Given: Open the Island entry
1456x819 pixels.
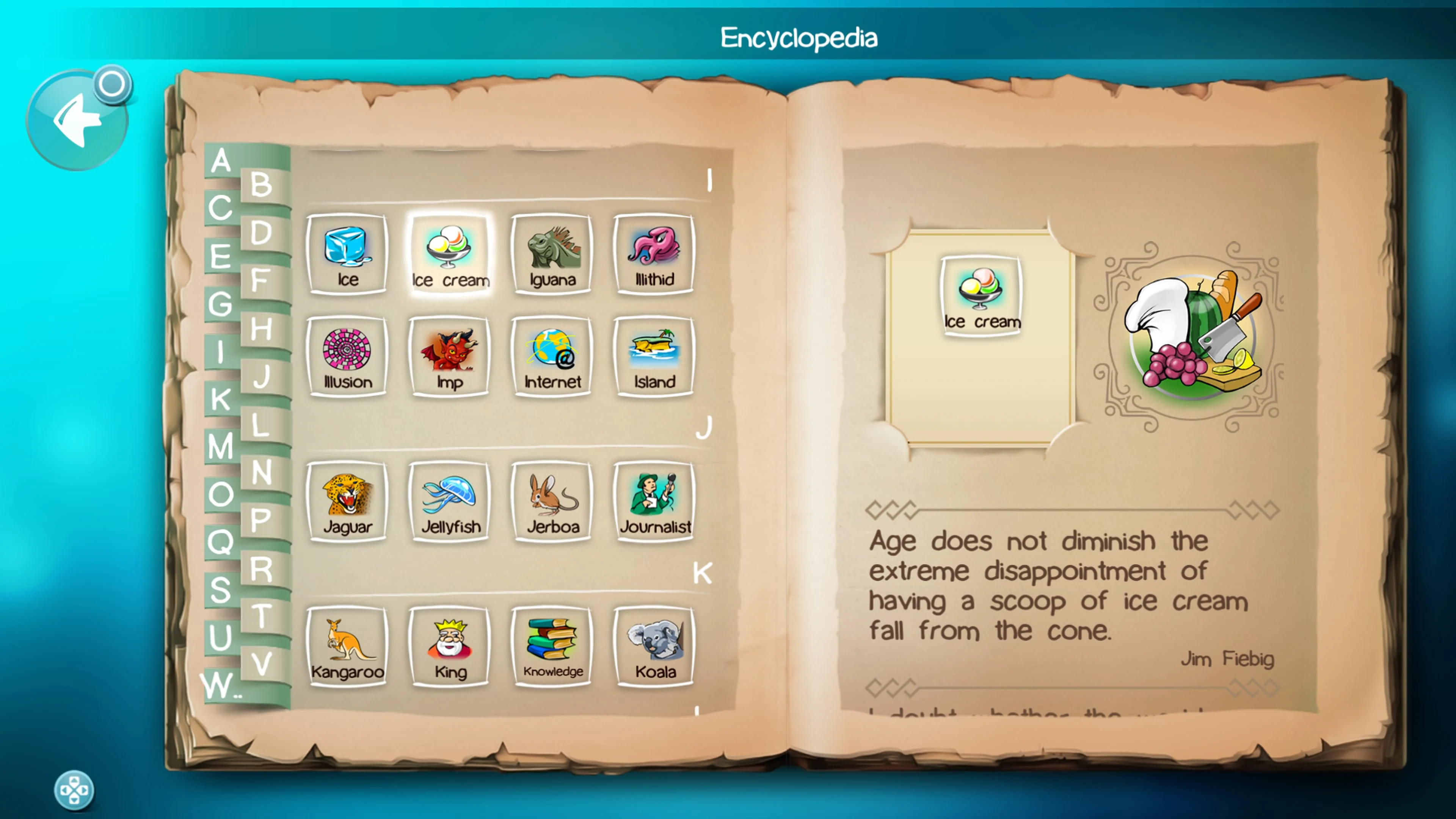Looking at the screenshot, I should [653, 356].
